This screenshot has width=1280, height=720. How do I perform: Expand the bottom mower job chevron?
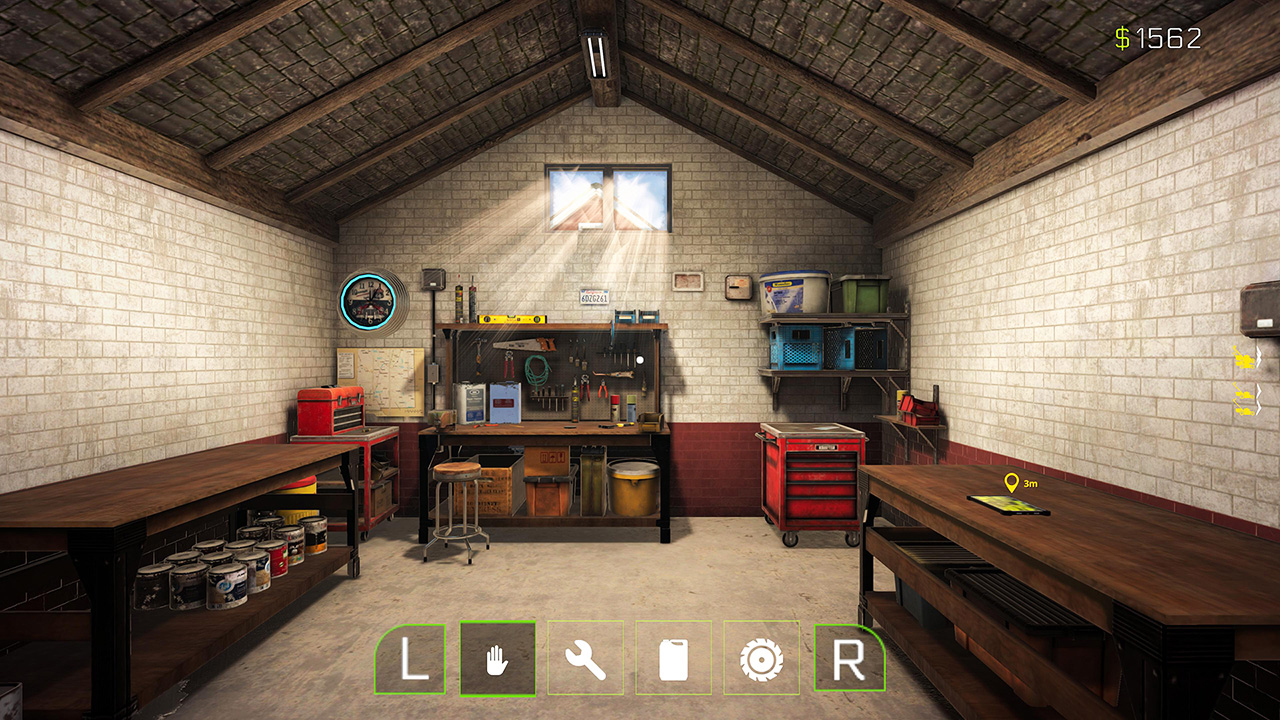1258,408
